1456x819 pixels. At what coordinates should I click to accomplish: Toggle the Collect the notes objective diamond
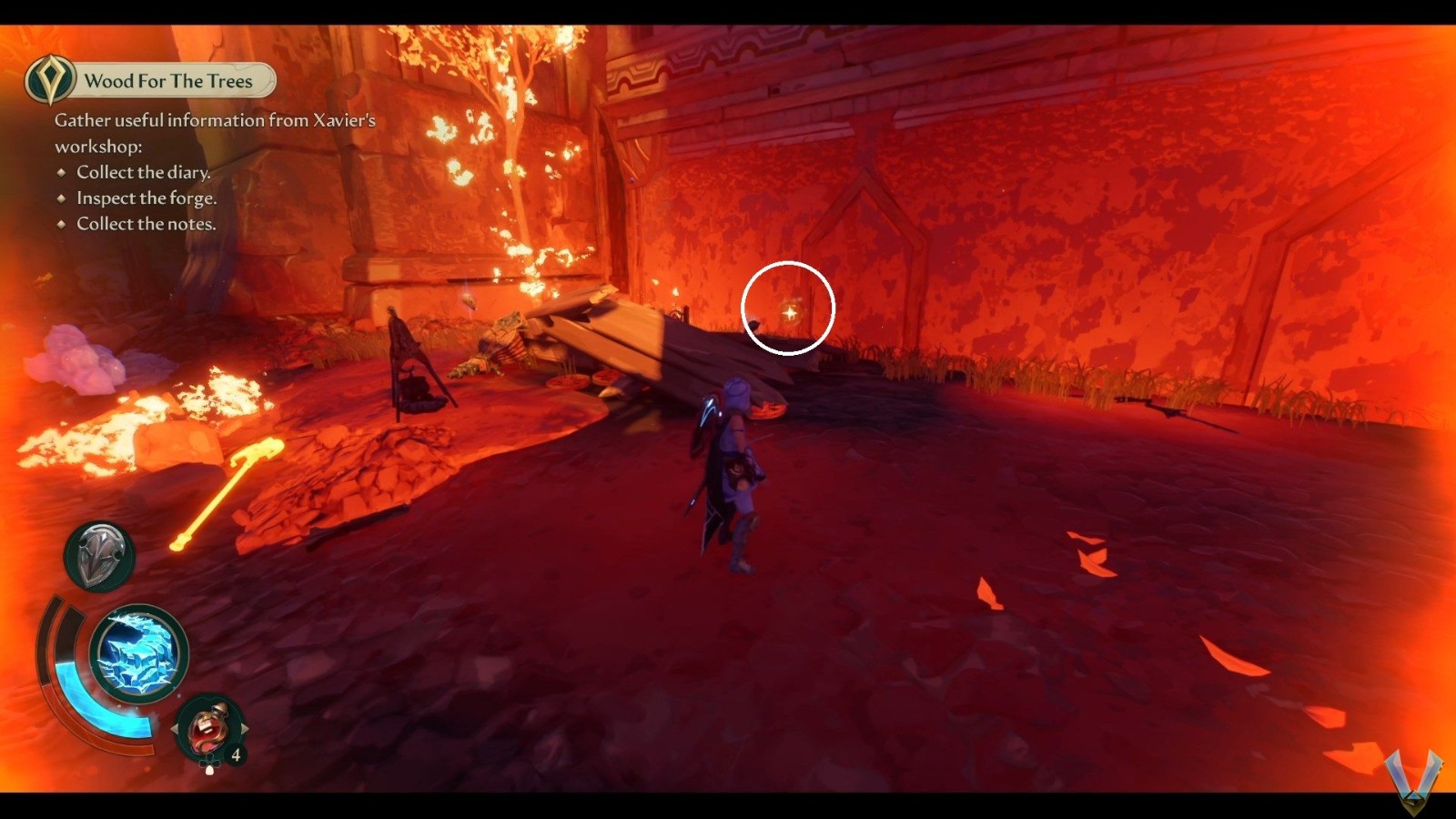(60, 224)
